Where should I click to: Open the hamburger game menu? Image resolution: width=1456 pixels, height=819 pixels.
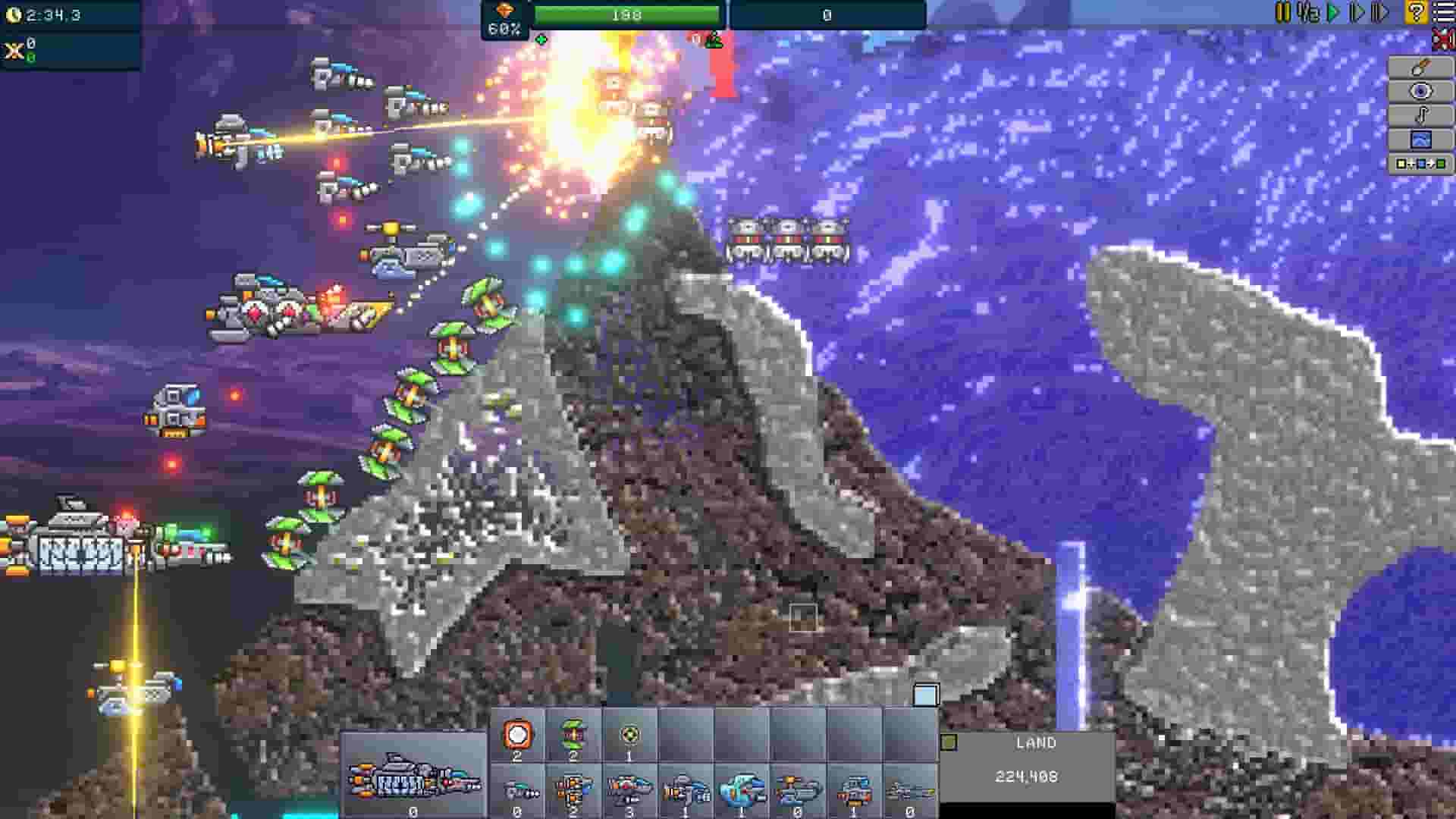coord(1444,12)
